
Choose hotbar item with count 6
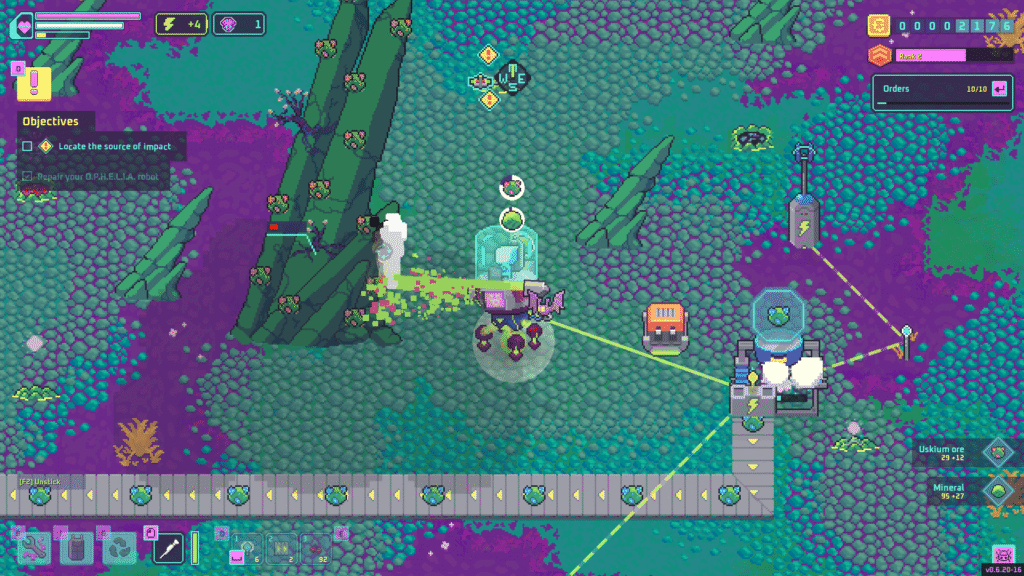246,547
